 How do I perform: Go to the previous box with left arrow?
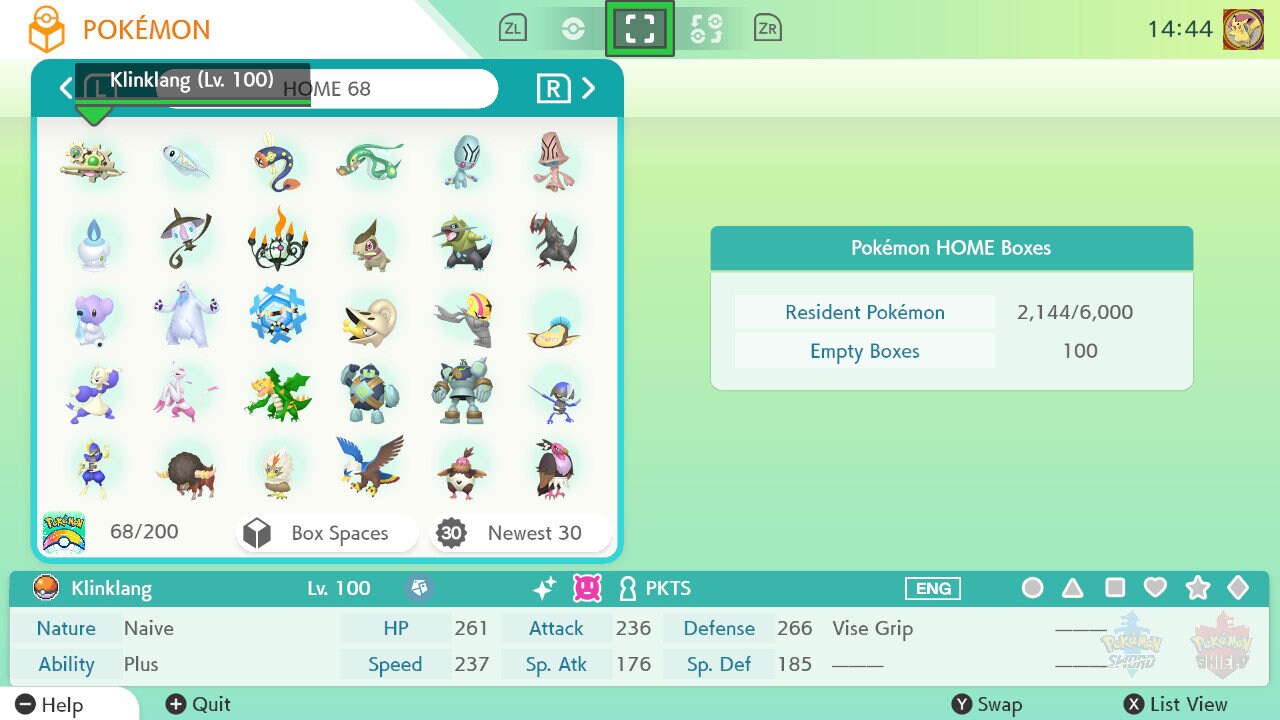coord(66,88)
